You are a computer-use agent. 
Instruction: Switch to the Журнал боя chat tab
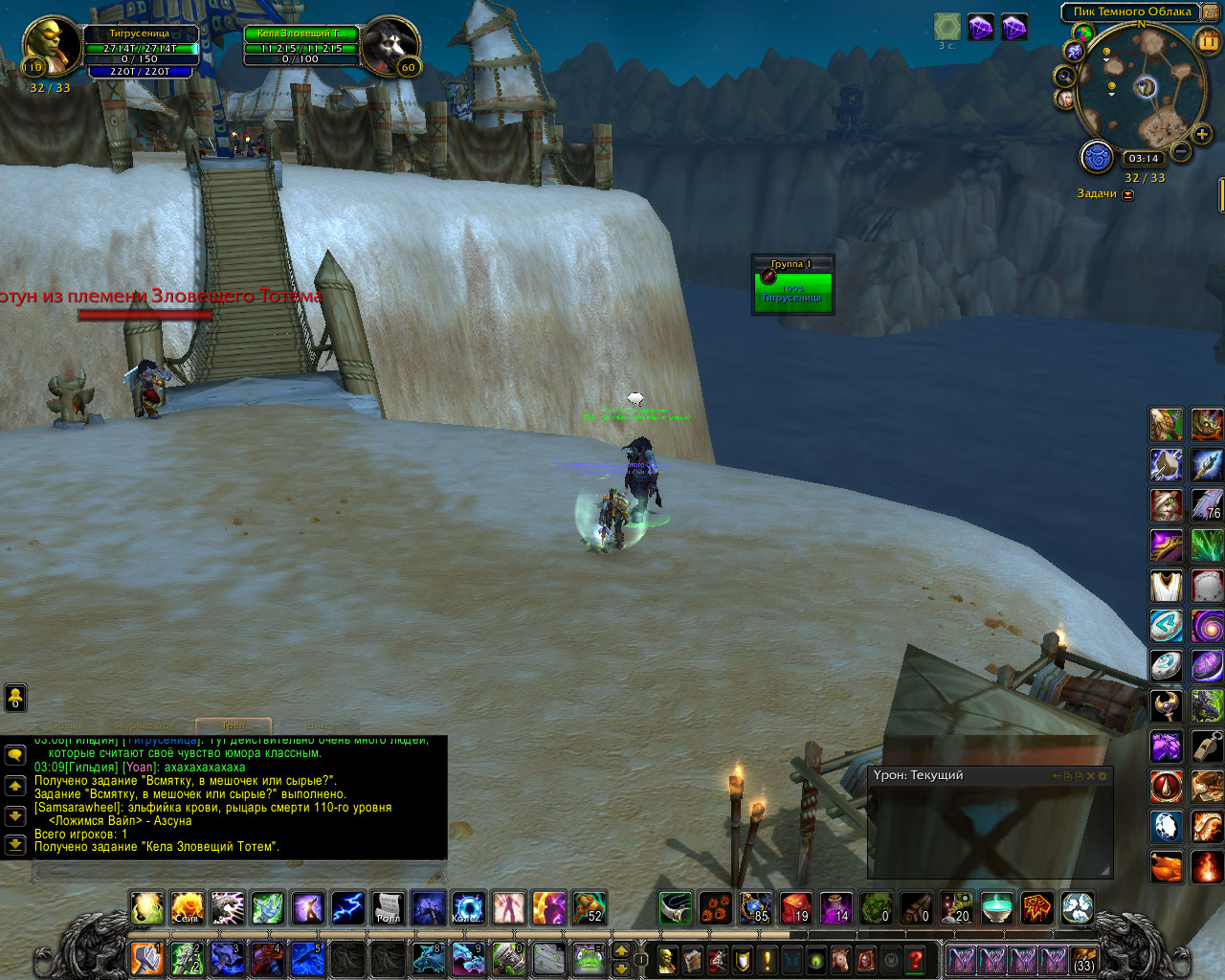click(145, 725)
